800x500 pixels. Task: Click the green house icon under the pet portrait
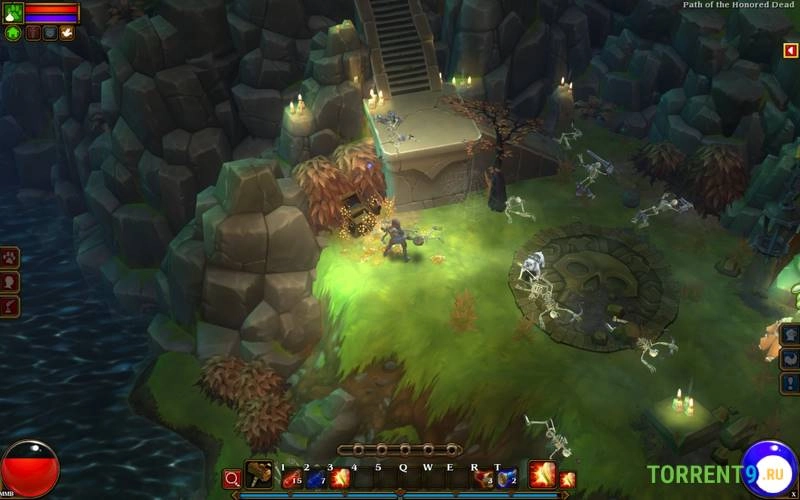[x=13, y=33]
